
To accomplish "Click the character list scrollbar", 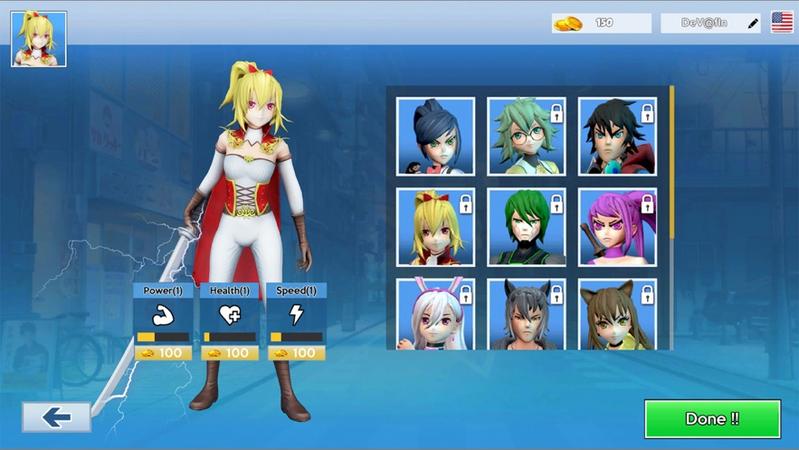I will (x=672, y=160).
